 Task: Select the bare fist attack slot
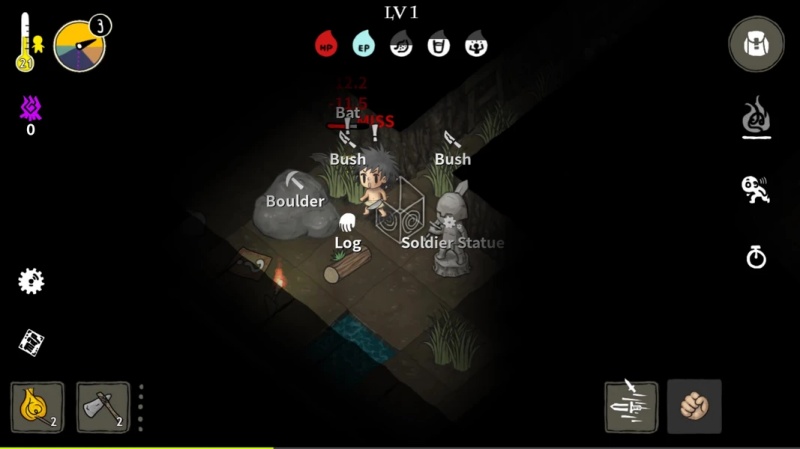(694, 407)
